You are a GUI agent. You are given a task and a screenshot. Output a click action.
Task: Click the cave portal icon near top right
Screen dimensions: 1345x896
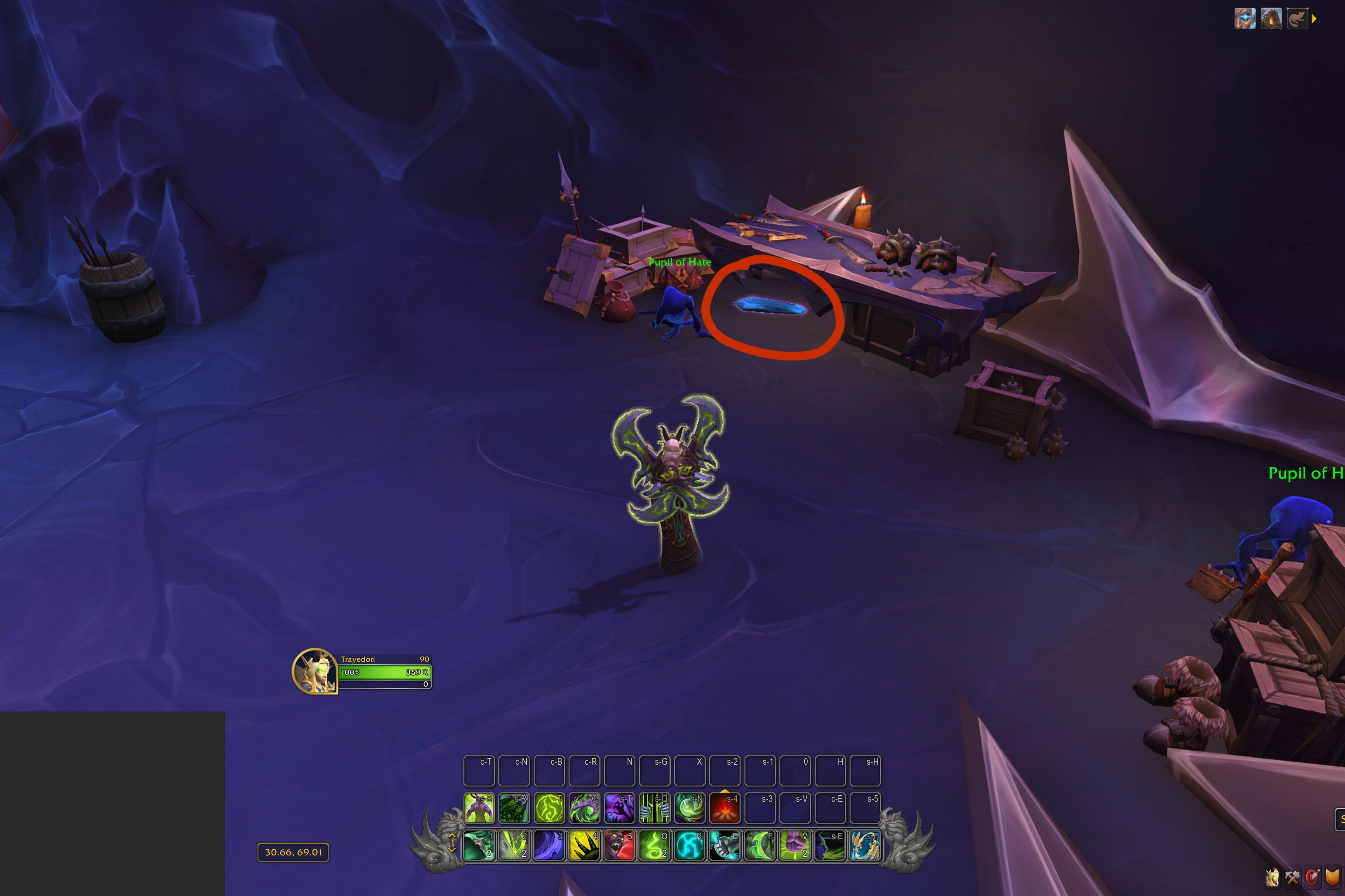click(x=1271, y=18)
